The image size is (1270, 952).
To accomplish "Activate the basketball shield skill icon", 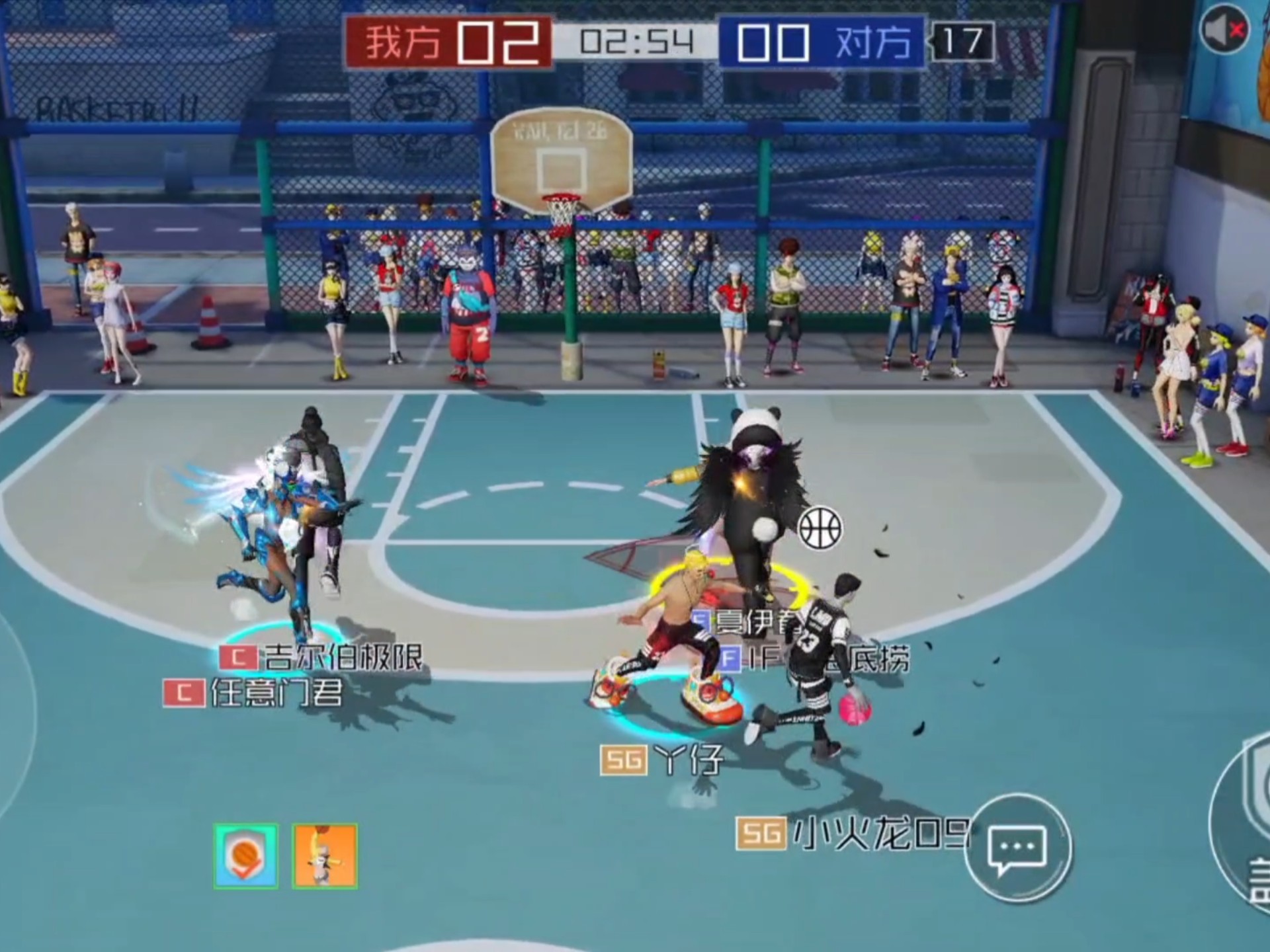I will [x=245, y=855].
